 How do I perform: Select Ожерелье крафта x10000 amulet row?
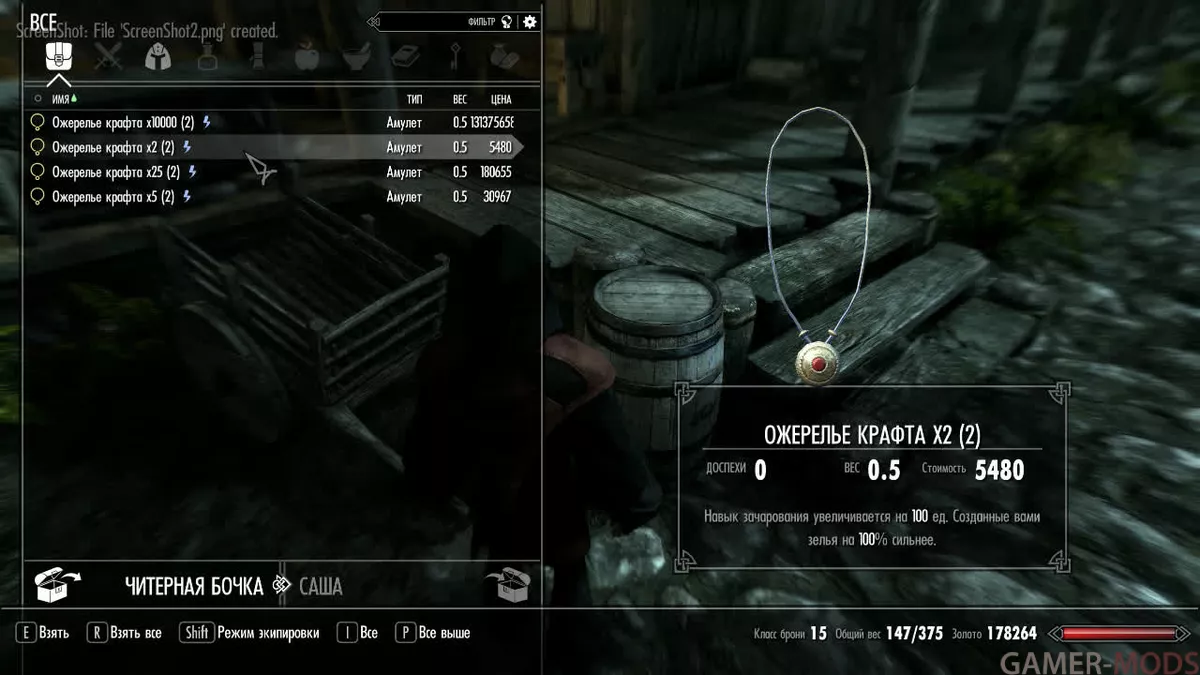(x=115, y=123)
